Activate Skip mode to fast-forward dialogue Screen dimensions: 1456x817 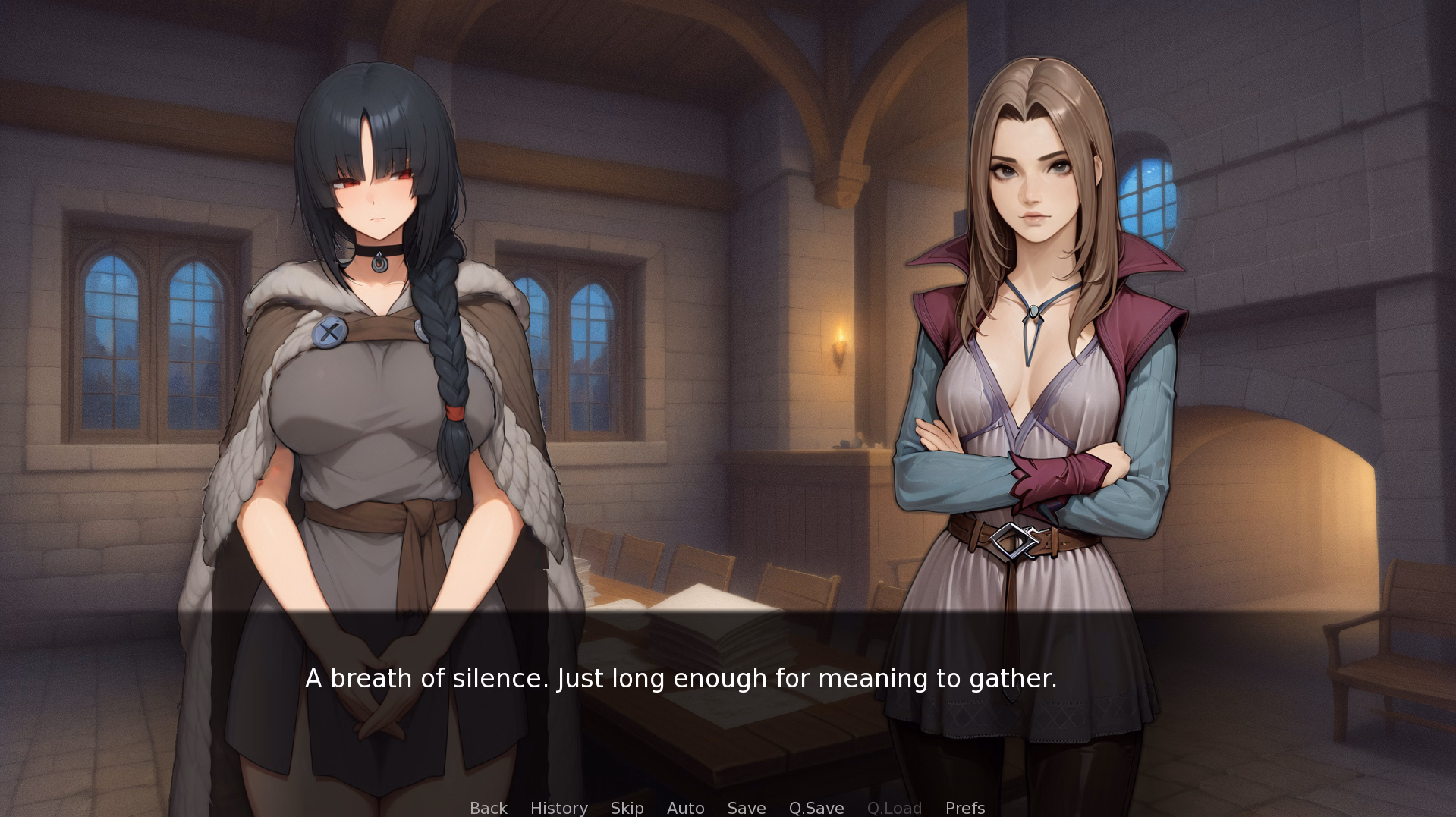coord(626,808)
